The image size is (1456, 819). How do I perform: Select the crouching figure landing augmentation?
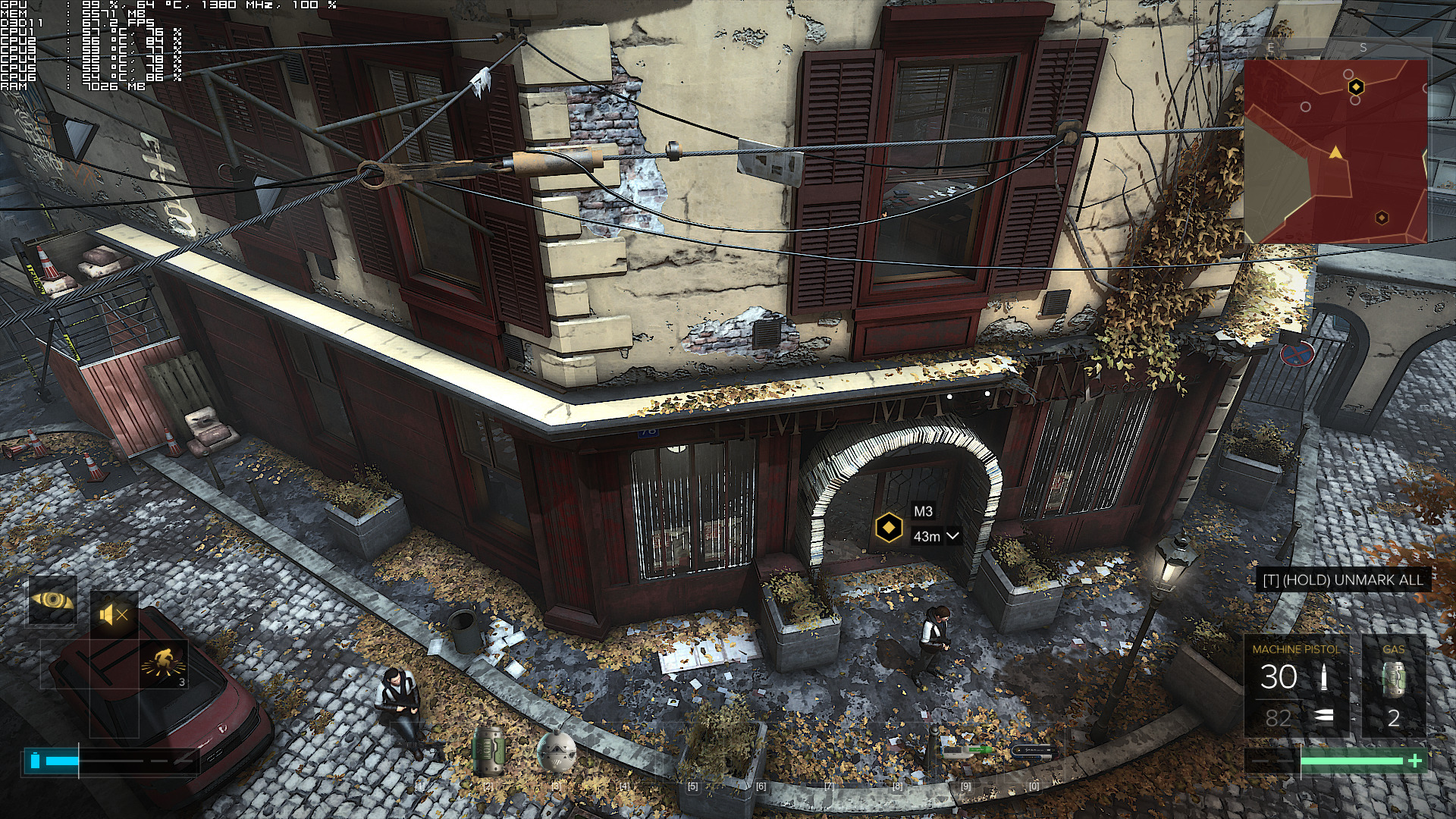[164, 664]
